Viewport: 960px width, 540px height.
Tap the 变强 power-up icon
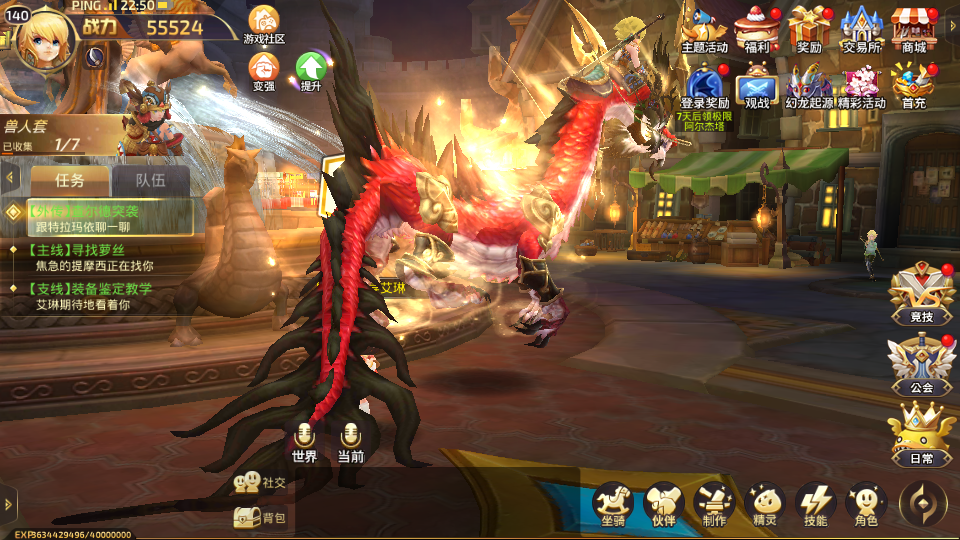(x=264, y=70)
